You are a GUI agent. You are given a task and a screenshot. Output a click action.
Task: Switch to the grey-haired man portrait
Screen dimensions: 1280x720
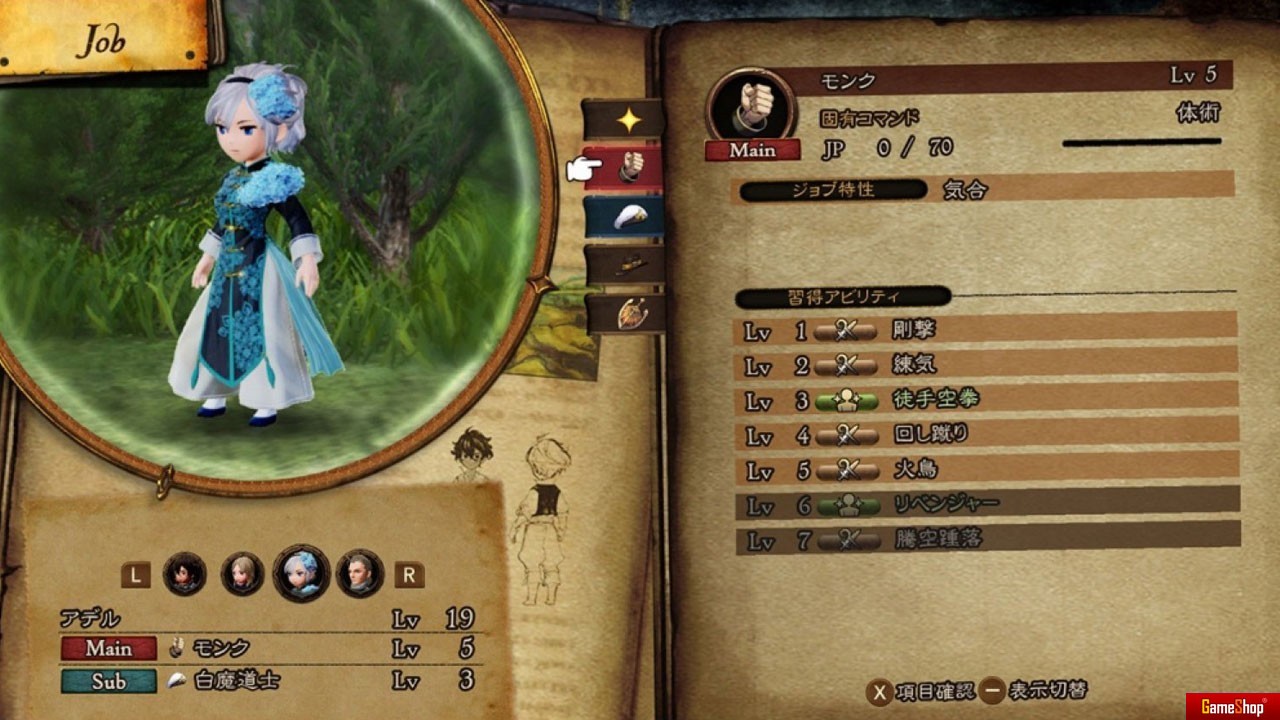pos(359,574)
